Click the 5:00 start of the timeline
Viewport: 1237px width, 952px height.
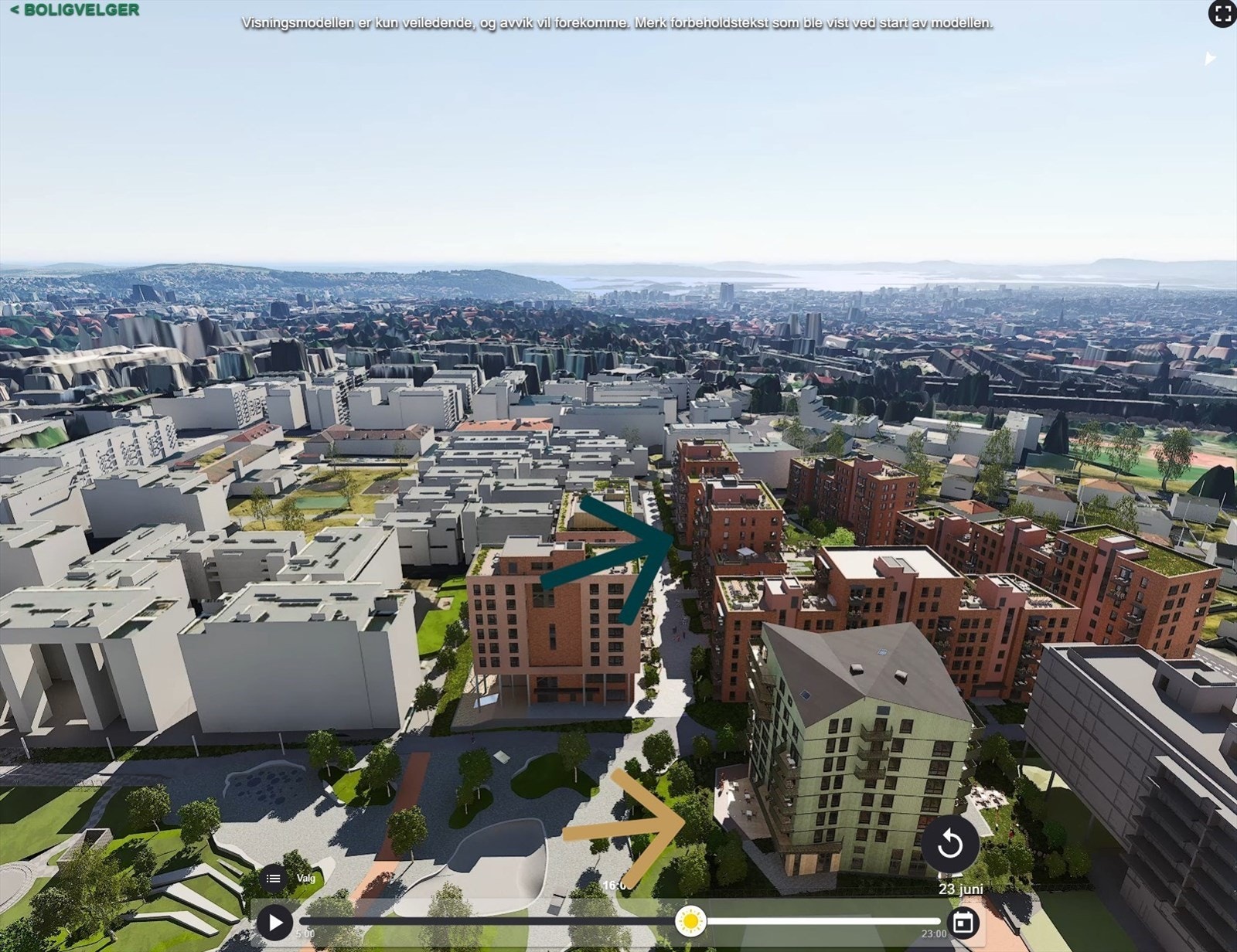(x=306, y=931)
